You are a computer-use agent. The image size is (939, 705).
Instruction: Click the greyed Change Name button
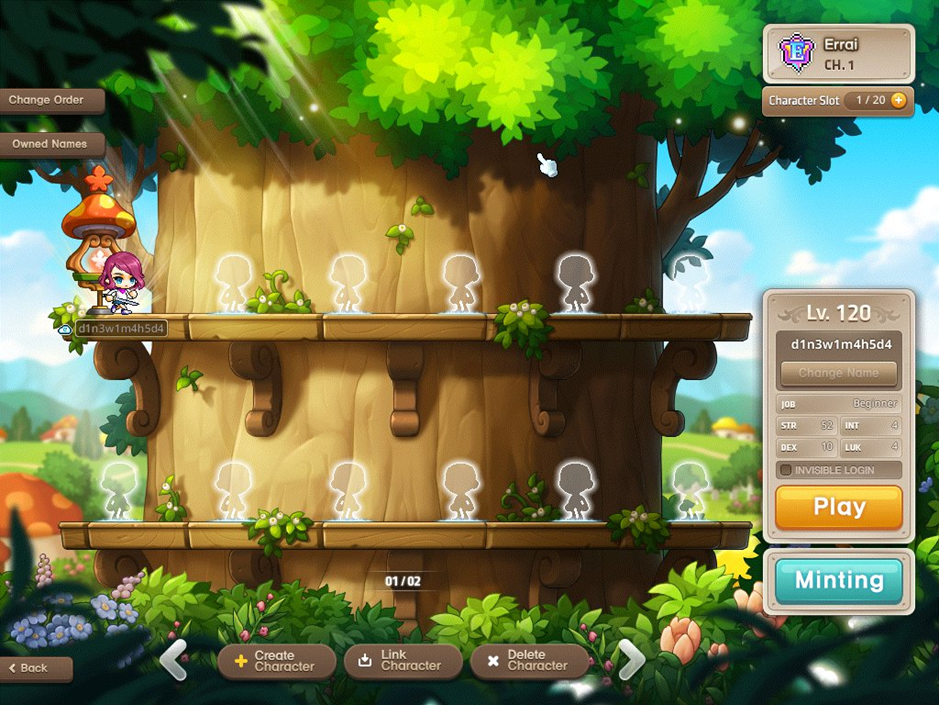pyautogui.click(x=839, y=373)
